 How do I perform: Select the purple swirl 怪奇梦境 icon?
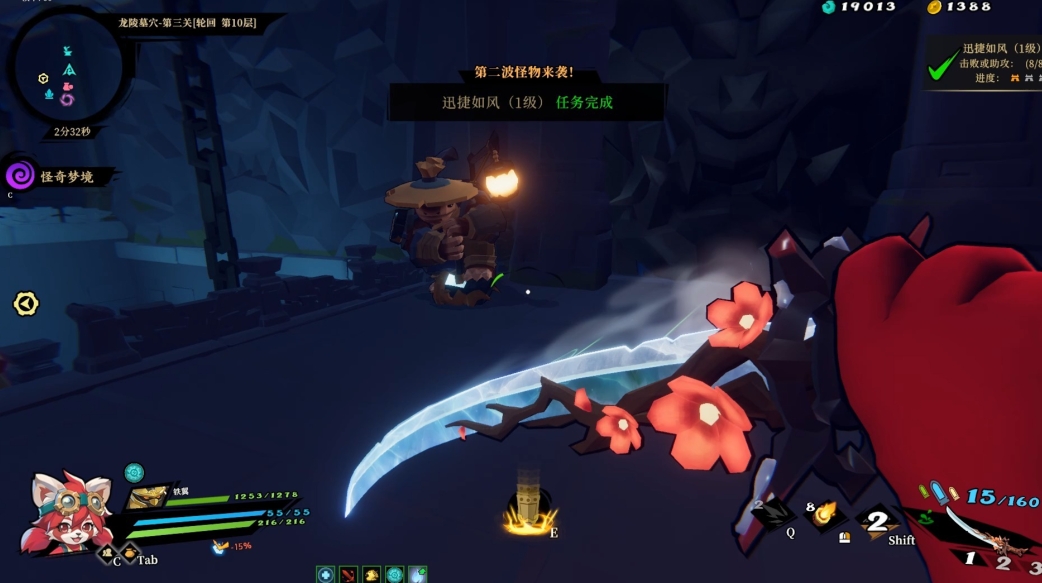pyautogui.click(x=20, y=176)
